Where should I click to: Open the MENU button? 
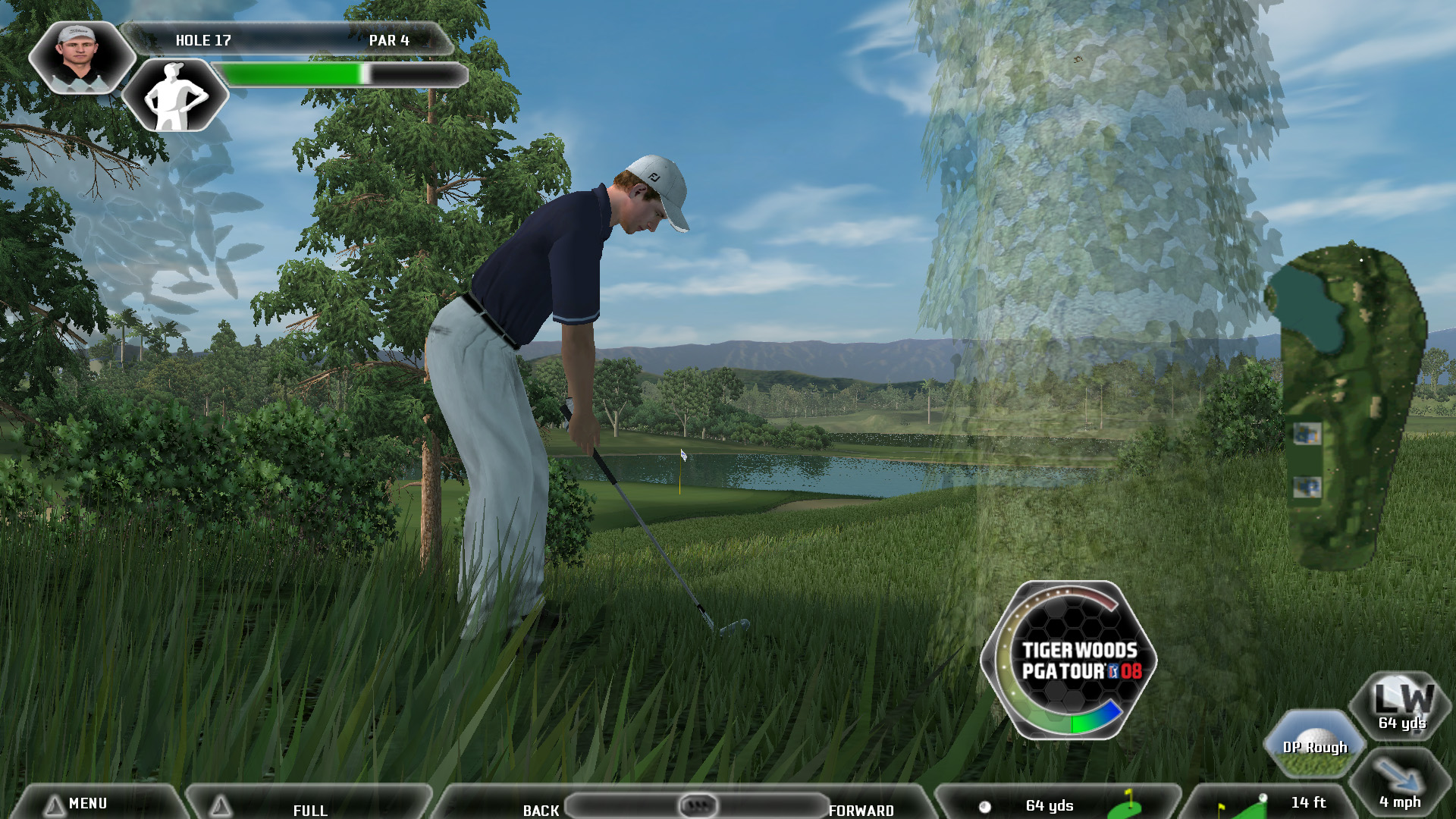[x=87, y=803]
